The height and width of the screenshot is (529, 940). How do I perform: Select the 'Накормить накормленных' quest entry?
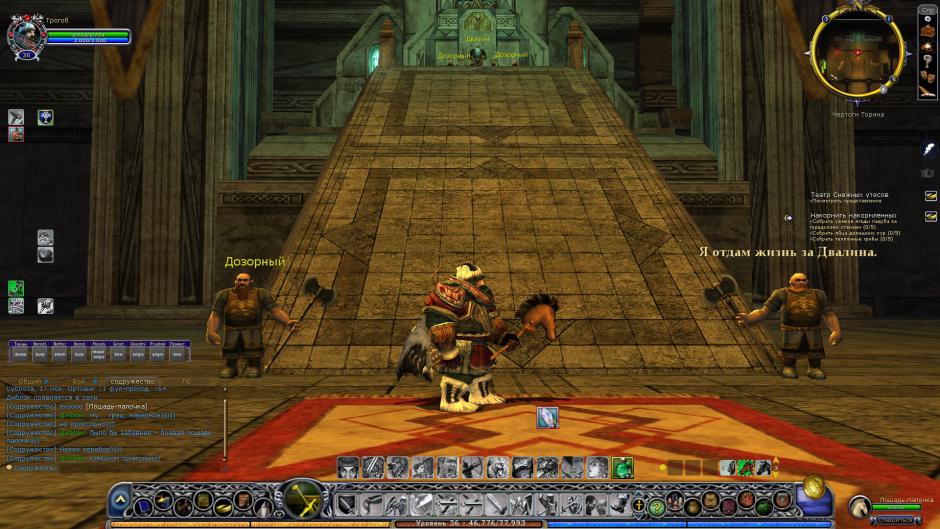[853, 215]
